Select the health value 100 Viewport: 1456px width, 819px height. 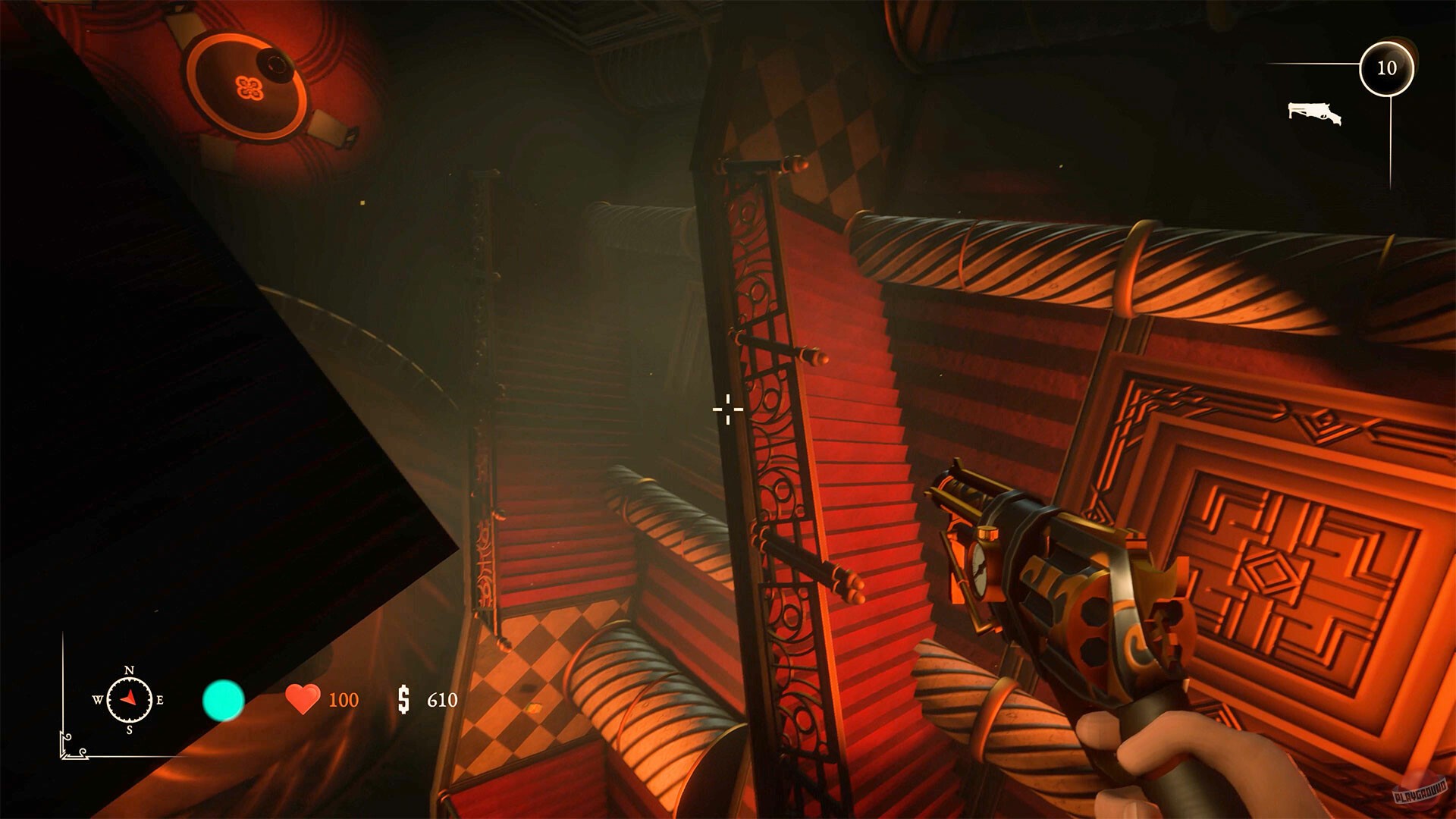pyautogui.click(x=343, y=700)
